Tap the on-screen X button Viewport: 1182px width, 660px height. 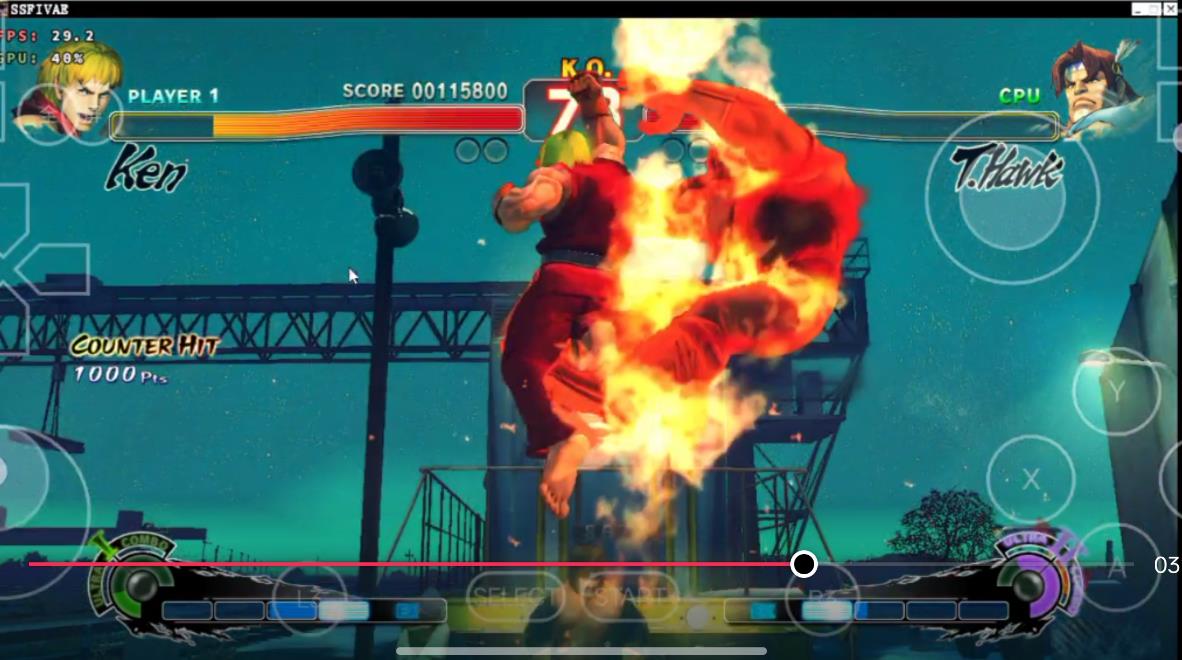point(1030,479)
